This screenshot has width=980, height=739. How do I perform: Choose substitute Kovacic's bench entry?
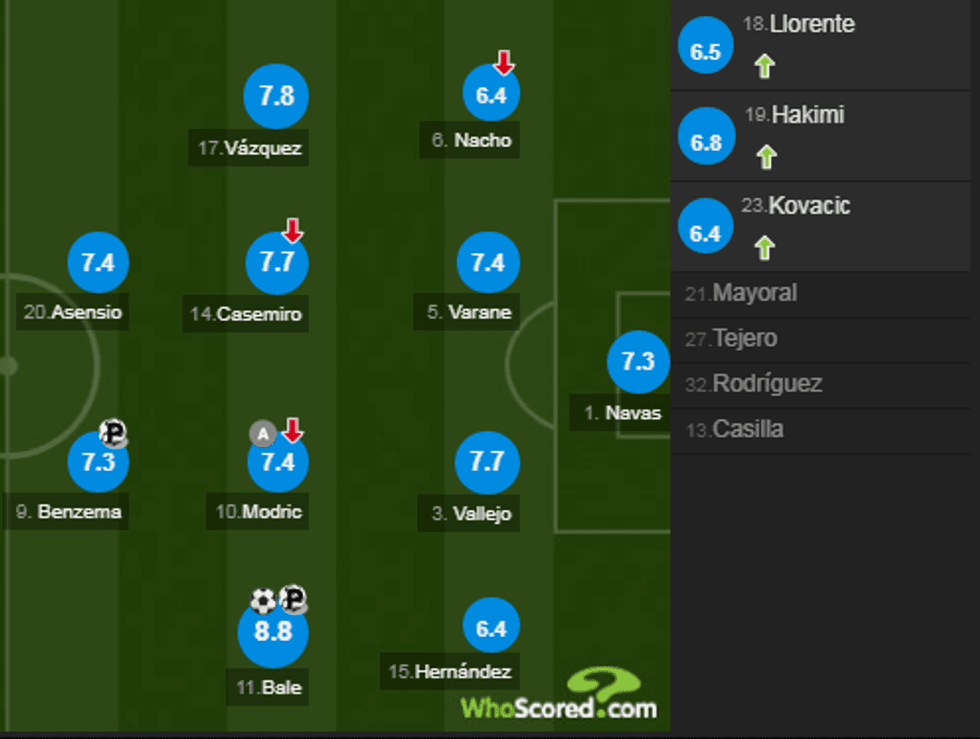point(823,227)
